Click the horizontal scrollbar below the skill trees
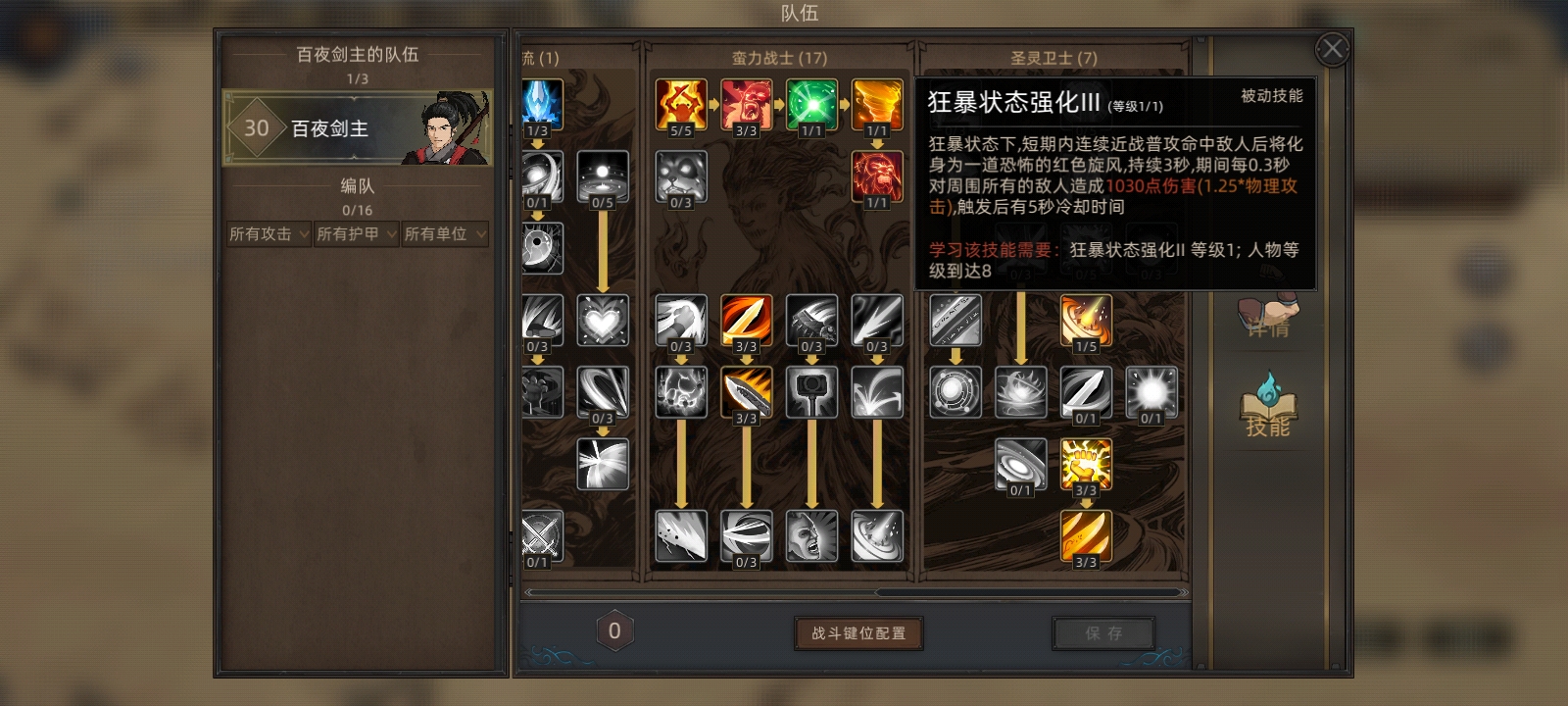 (858, 593)
